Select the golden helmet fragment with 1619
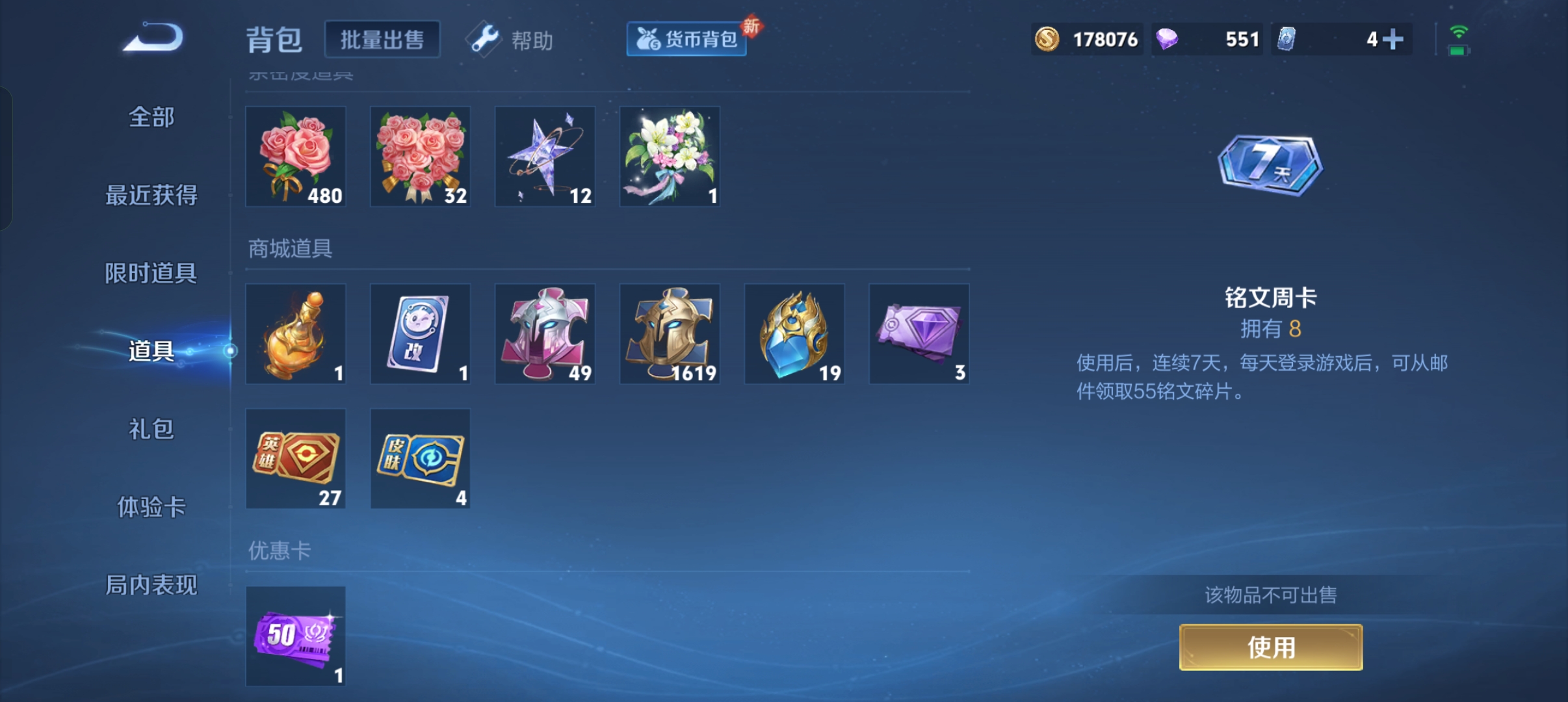 [x=670, y=334]
